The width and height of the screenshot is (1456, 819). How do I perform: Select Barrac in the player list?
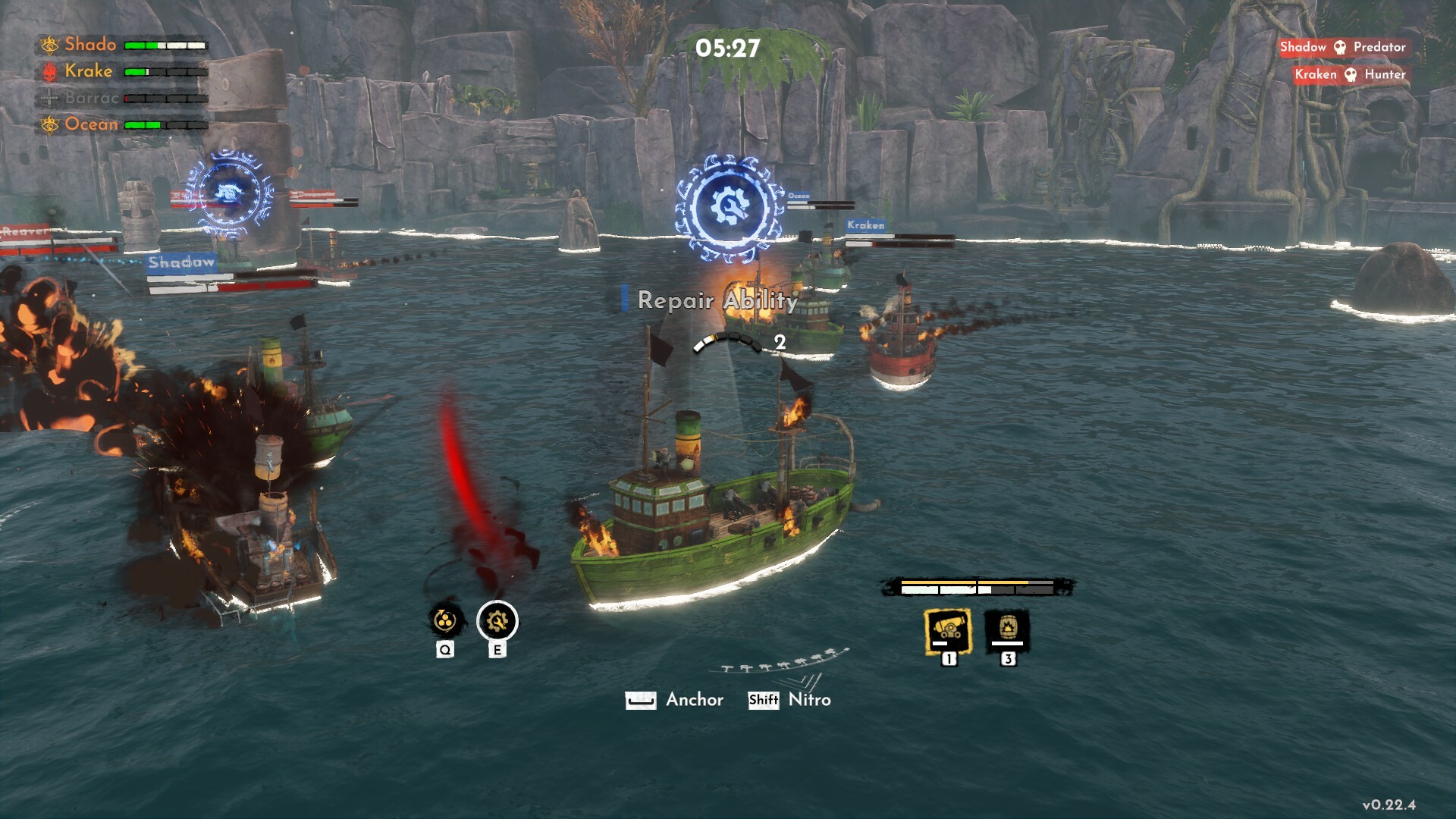pyautogui.click(x=91, y=98)
